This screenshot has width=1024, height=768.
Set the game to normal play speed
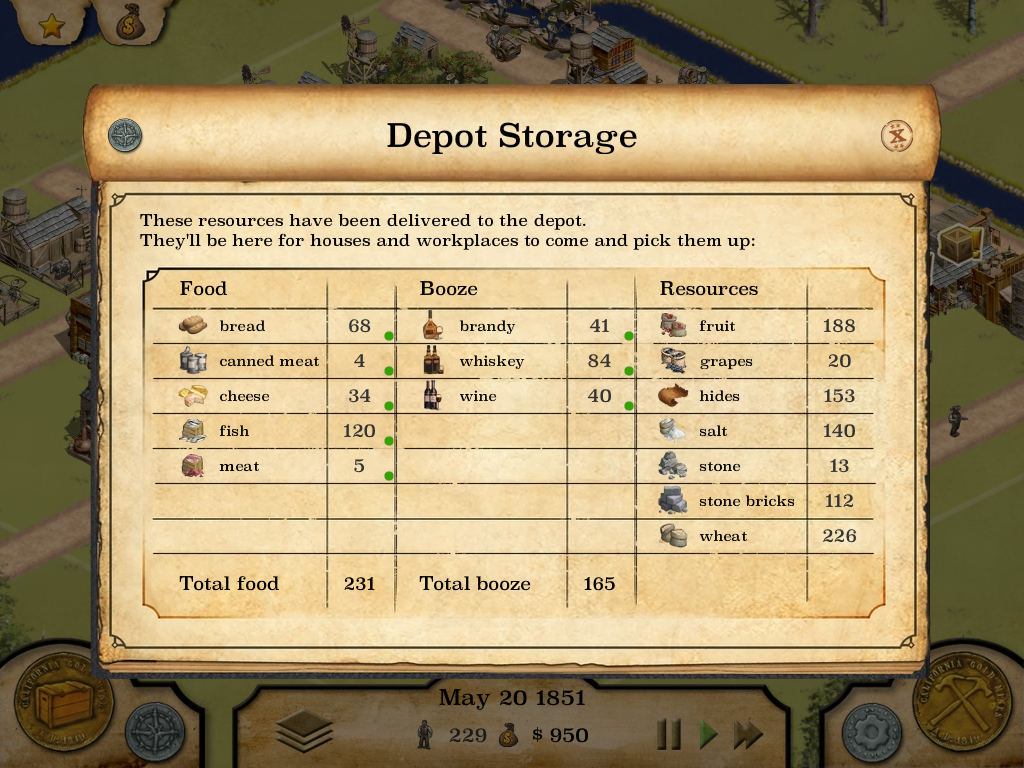point(709,735)
